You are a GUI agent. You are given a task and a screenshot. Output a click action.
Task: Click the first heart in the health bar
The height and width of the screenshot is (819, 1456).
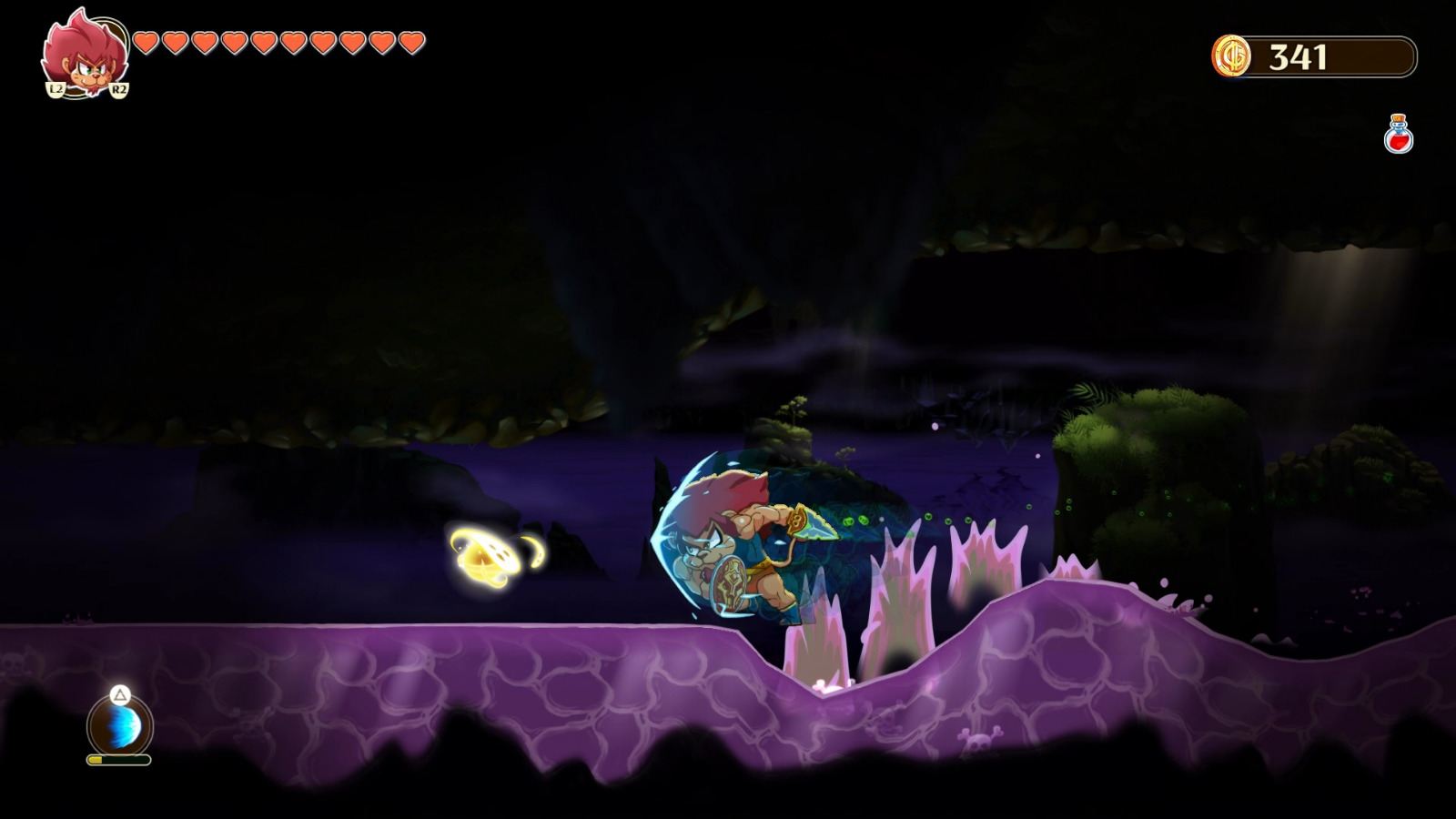click(x=144, y=41)
